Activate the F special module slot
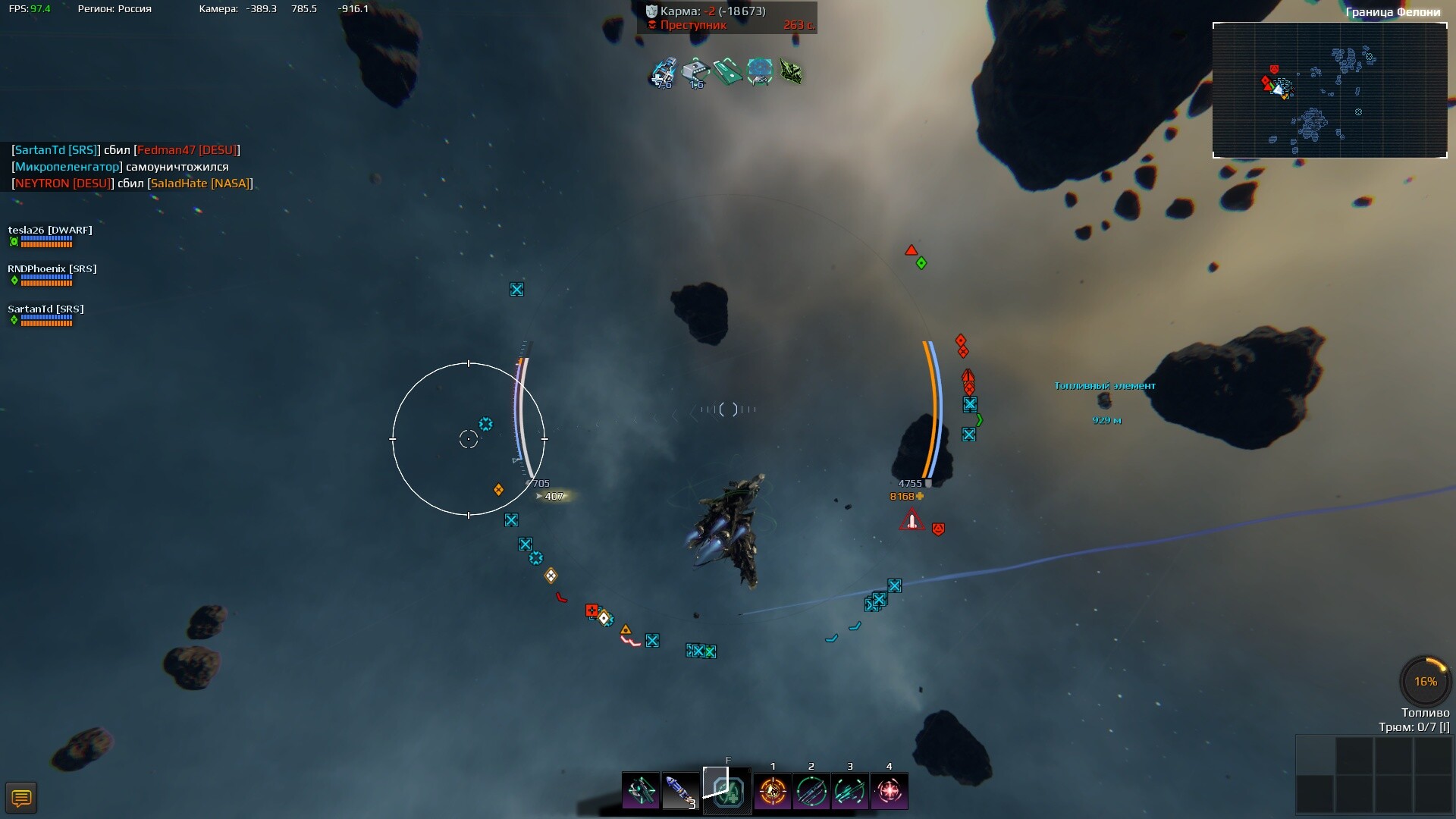The width and height of the screenshot is (1456, 819). 727,791
